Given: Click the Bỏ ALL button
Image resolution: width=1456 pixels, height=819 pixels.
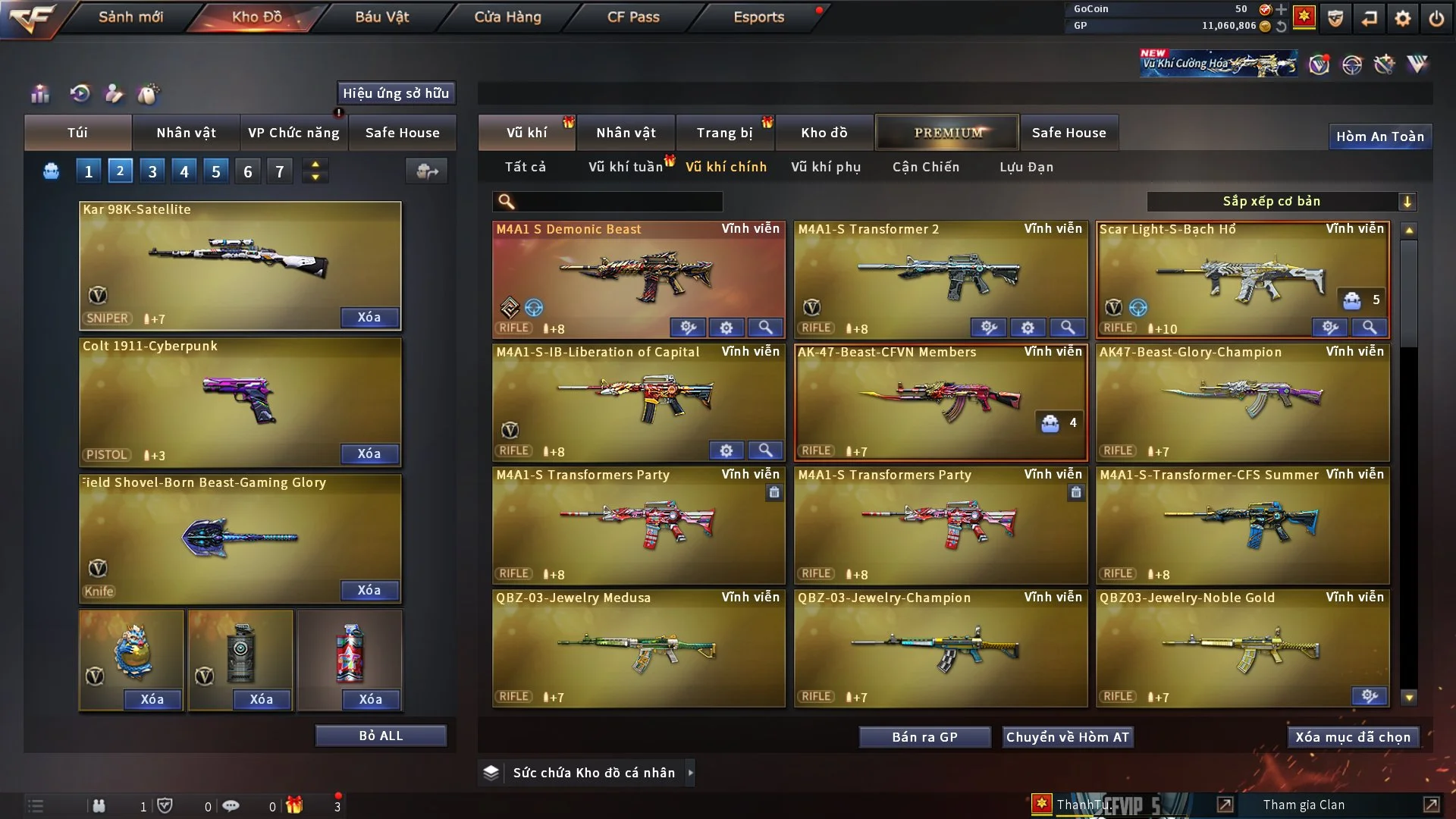Looking at the screenshot, I should pos(381,736).
